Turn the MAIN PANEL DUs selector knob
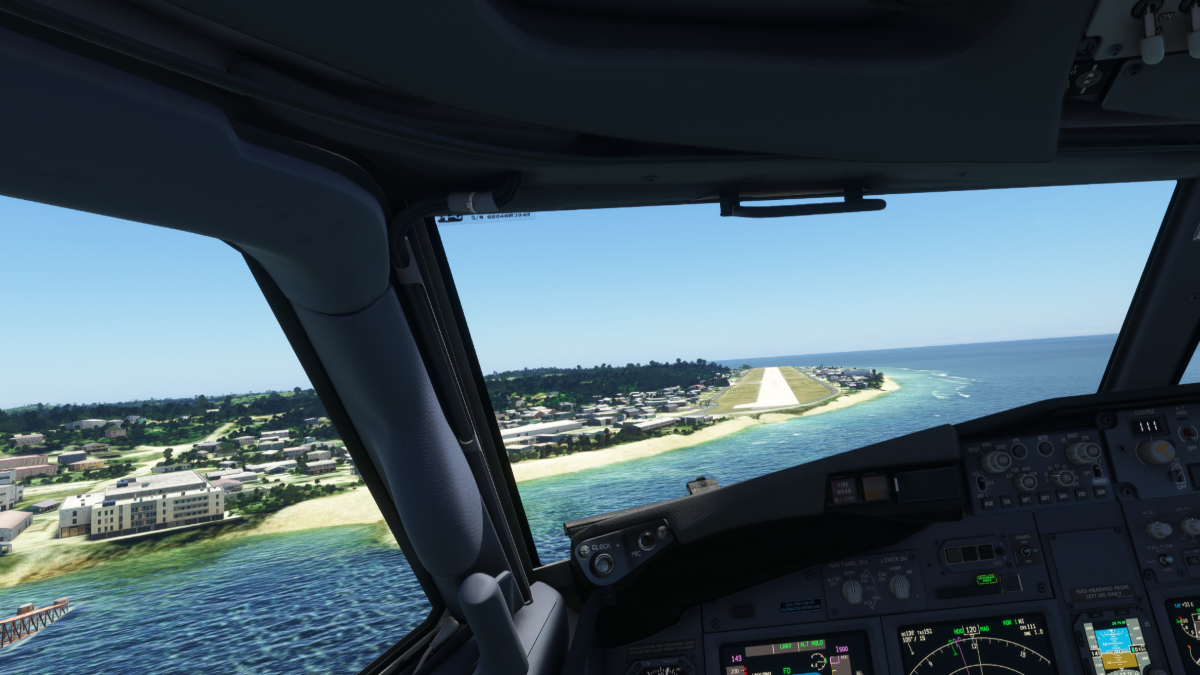This screenshot has width=1200, height=675. [852, 591]
